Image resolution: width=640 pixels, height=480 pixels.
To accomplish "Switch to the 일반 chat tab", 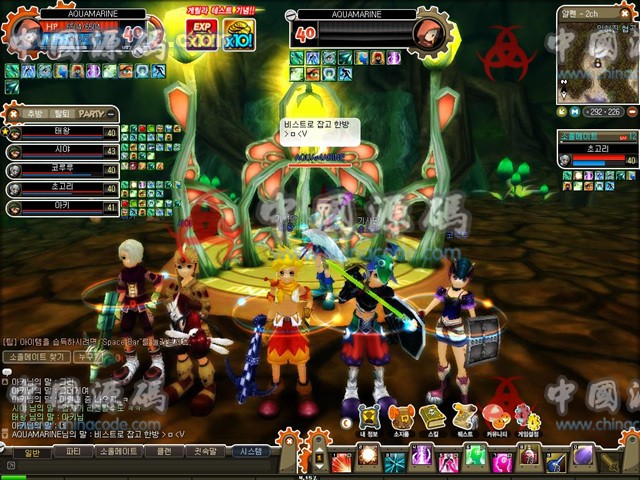I will point(32,452).
